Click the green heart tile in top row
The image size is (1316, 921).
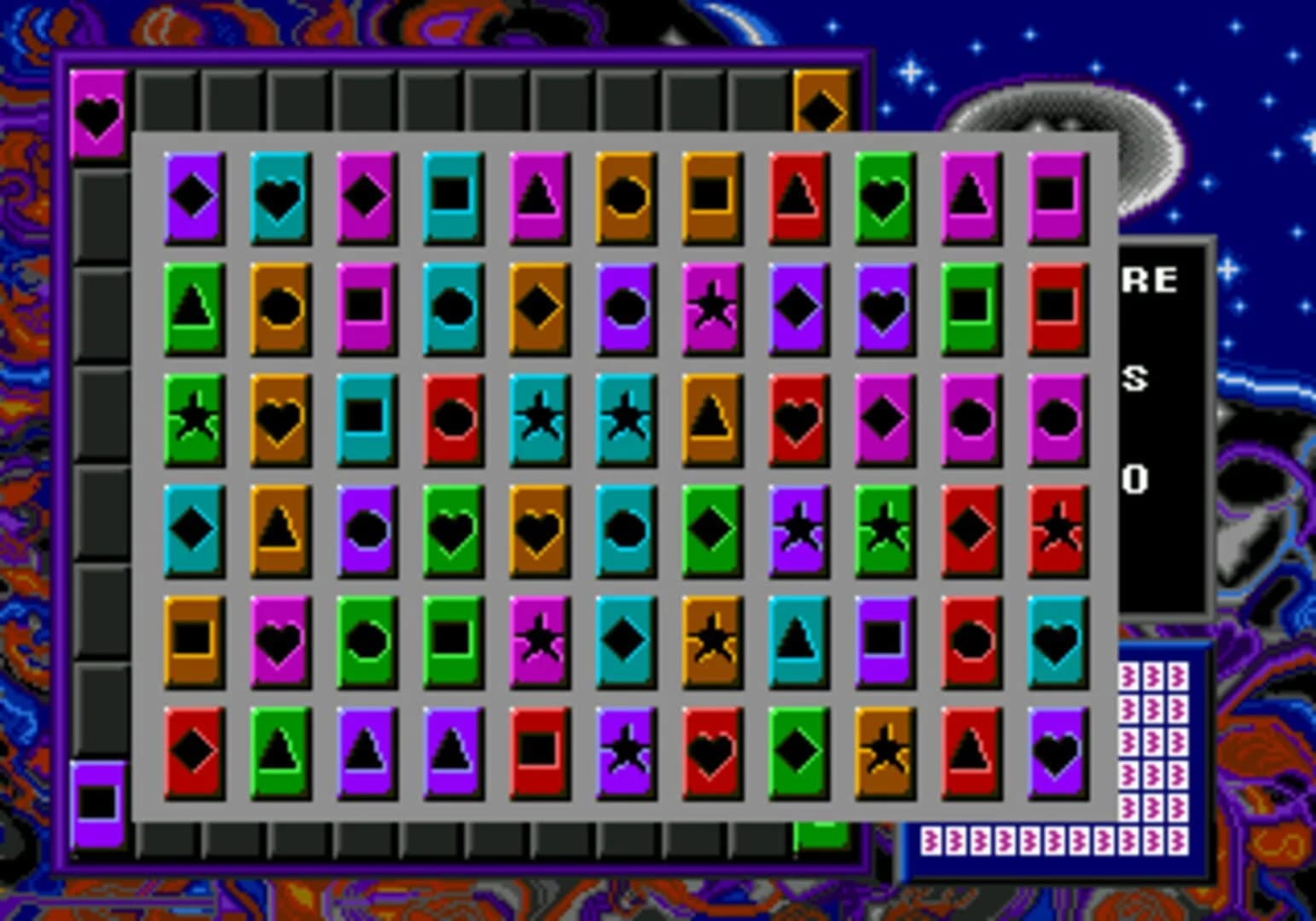pos(883,196)
